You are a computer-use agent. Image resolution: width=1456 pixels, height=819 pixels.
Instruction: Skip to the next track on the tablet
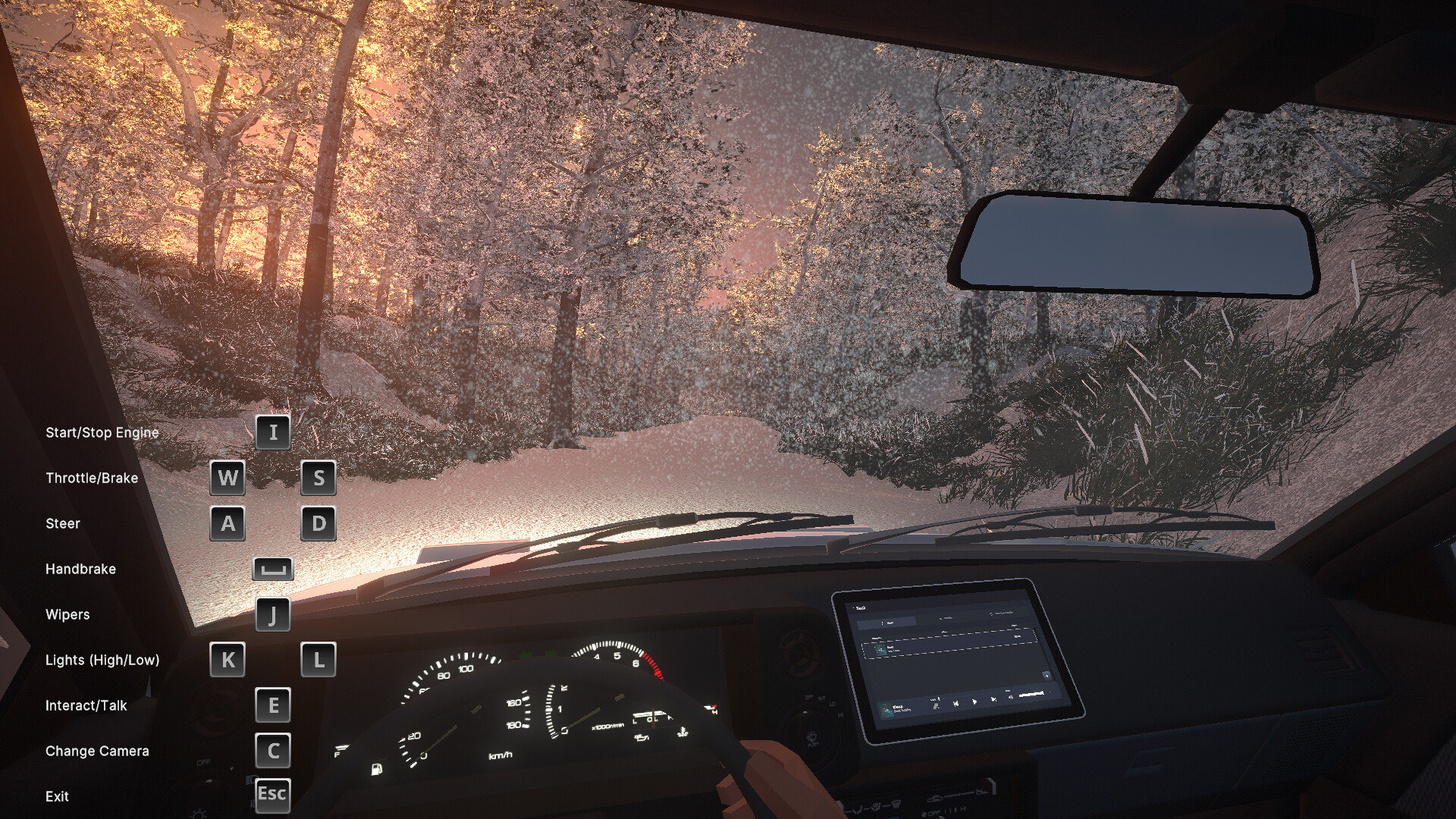pyautogui.click(x=993, y=700)
